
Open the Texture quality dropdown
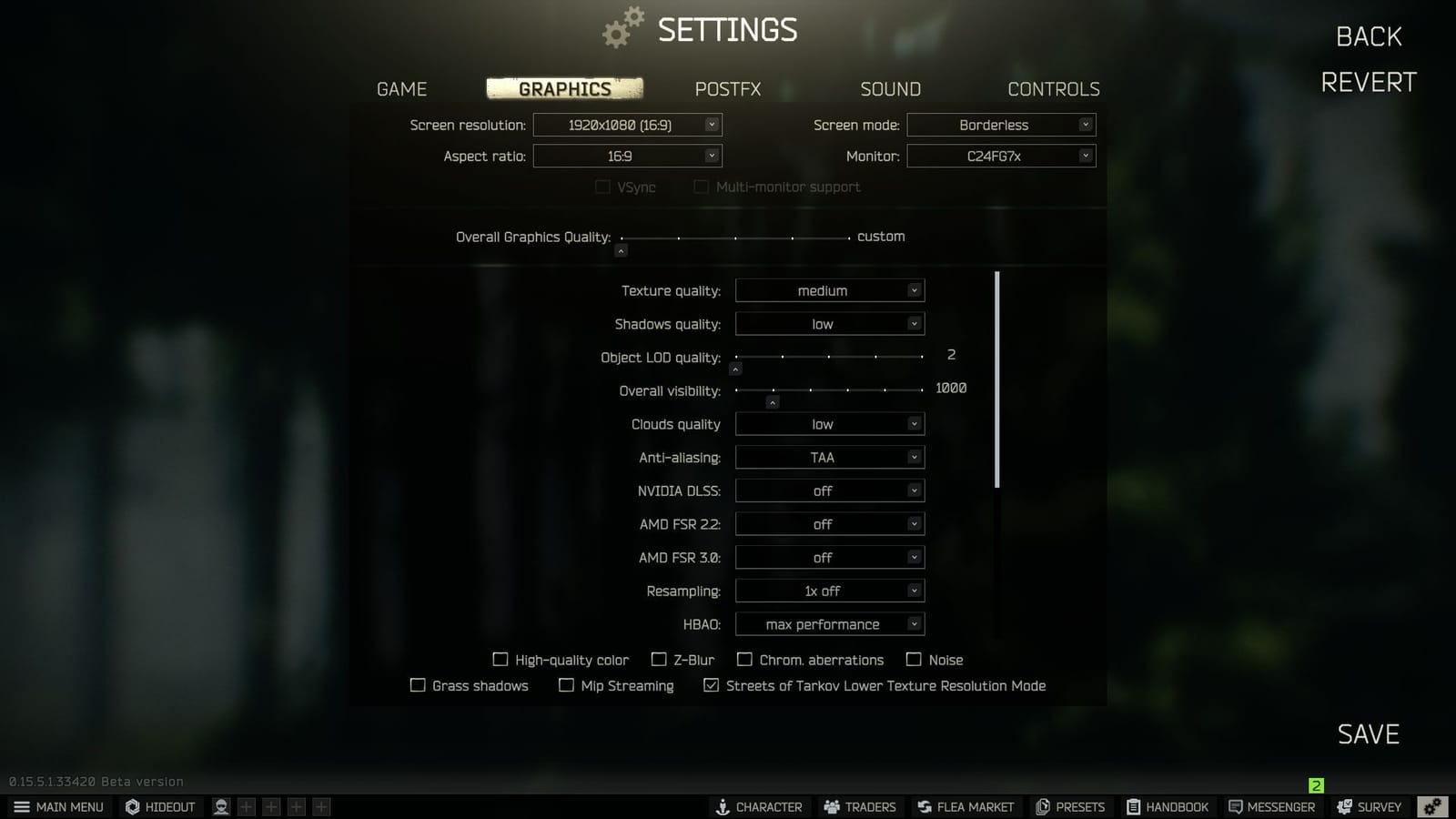coord(829,289)
